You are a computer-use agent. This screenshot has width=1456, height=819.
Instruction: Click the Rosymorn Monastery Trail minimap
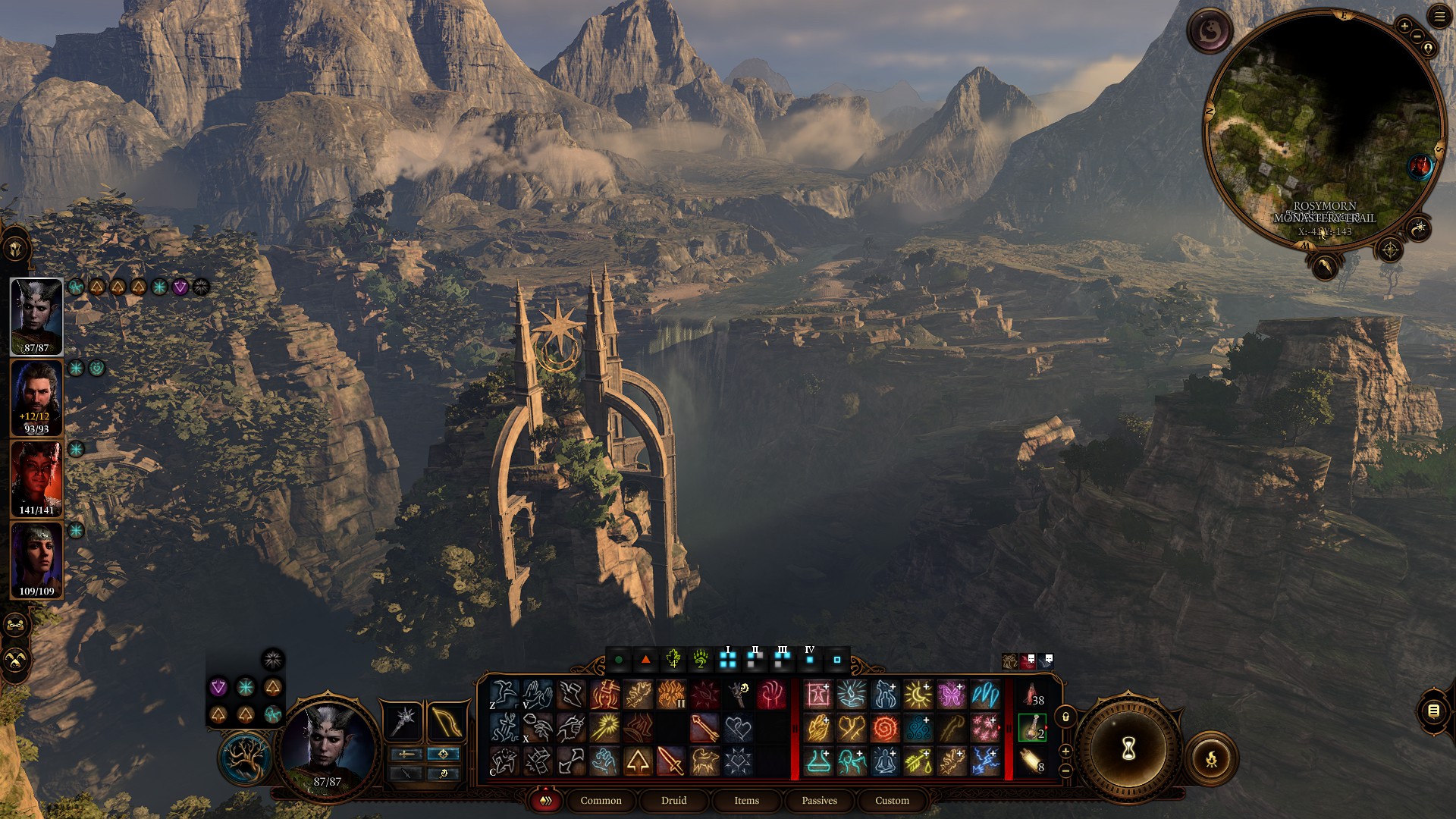(x=1323, y=129)
